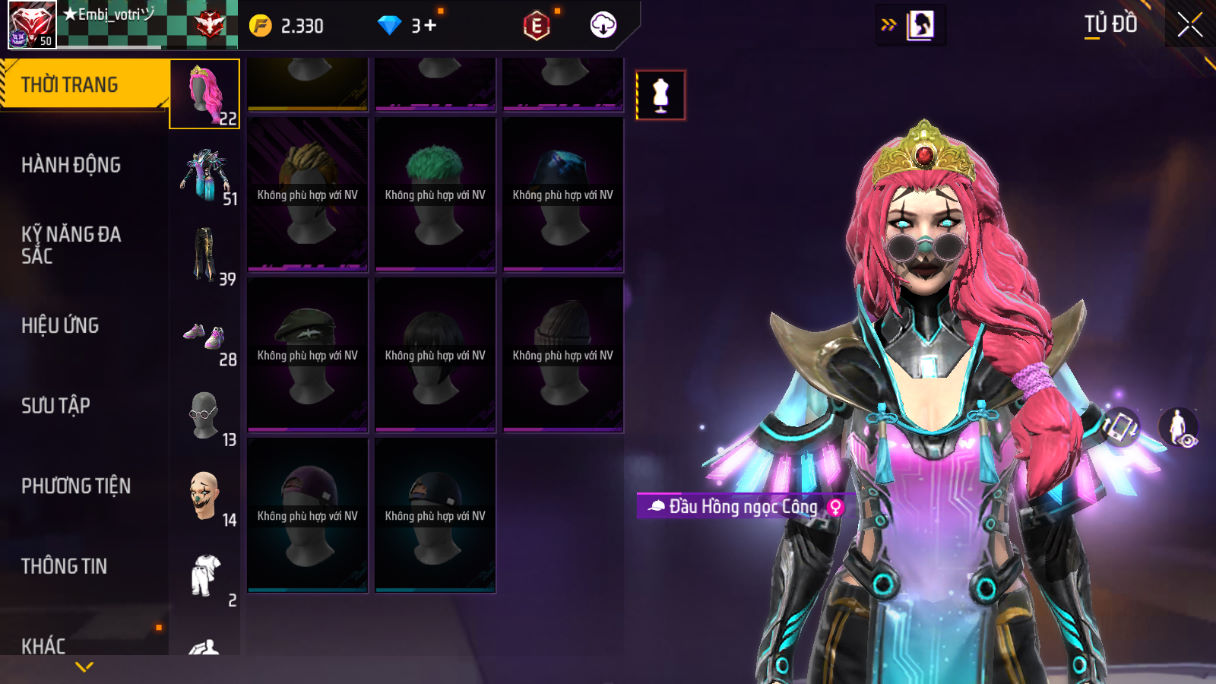Image resolution: width=1216 pixels, height=684 pixels.
Task: Open the THỜI TRANG menu
Action: click(70, 85)
